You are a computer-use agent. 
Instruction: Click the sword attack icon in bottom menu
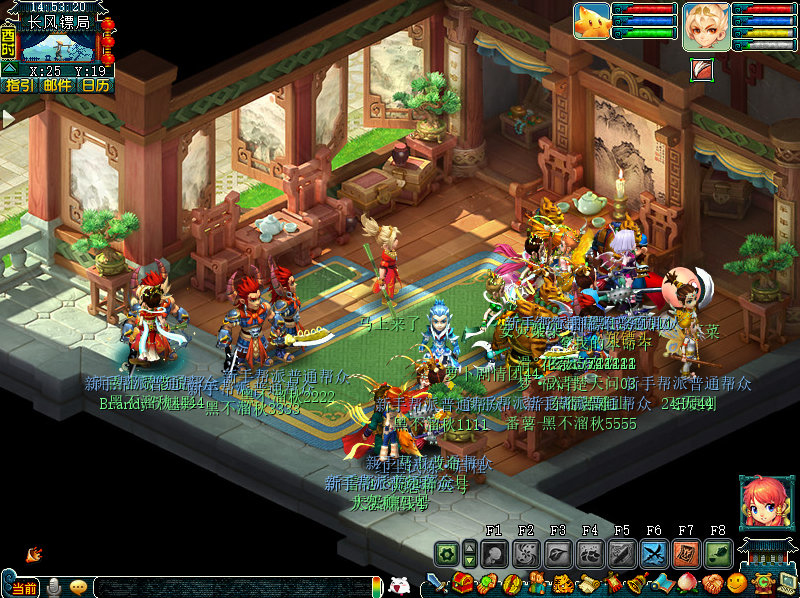coord(436,584)
